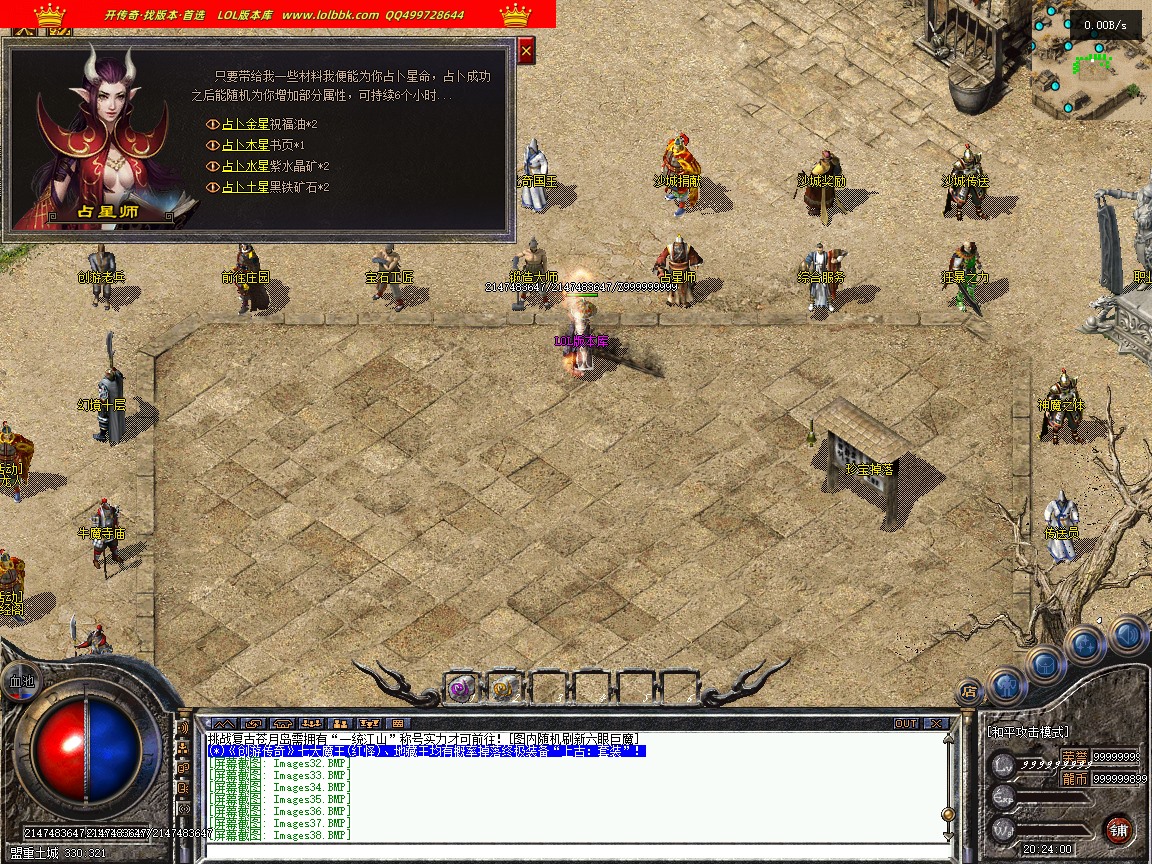Use the purple swirl stone in hotbar
Viewport: 1152px width, 864px height.
[460, 687]
